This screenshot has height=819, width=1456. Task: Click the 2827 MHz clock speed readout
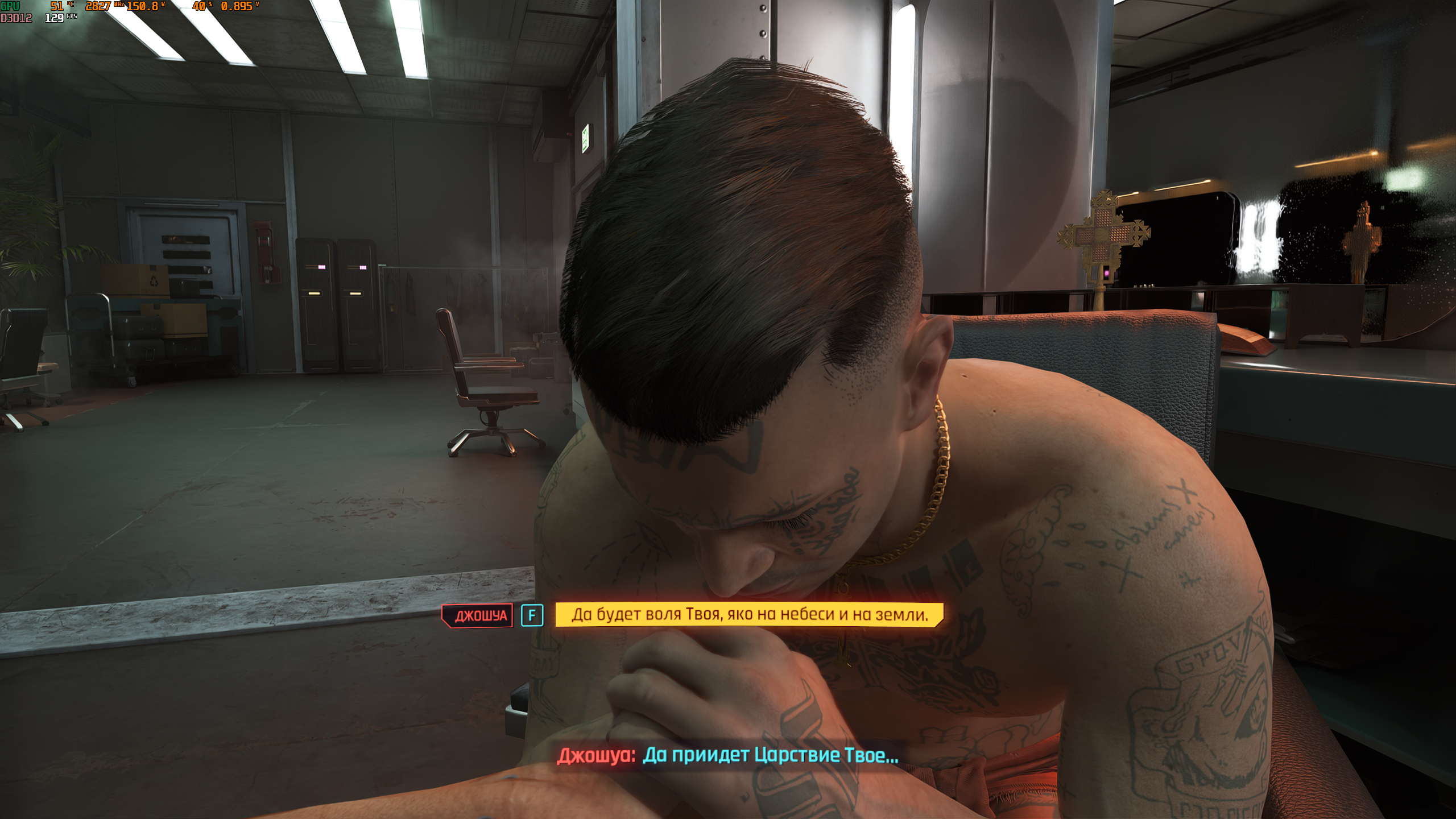(x=98, y=7)
